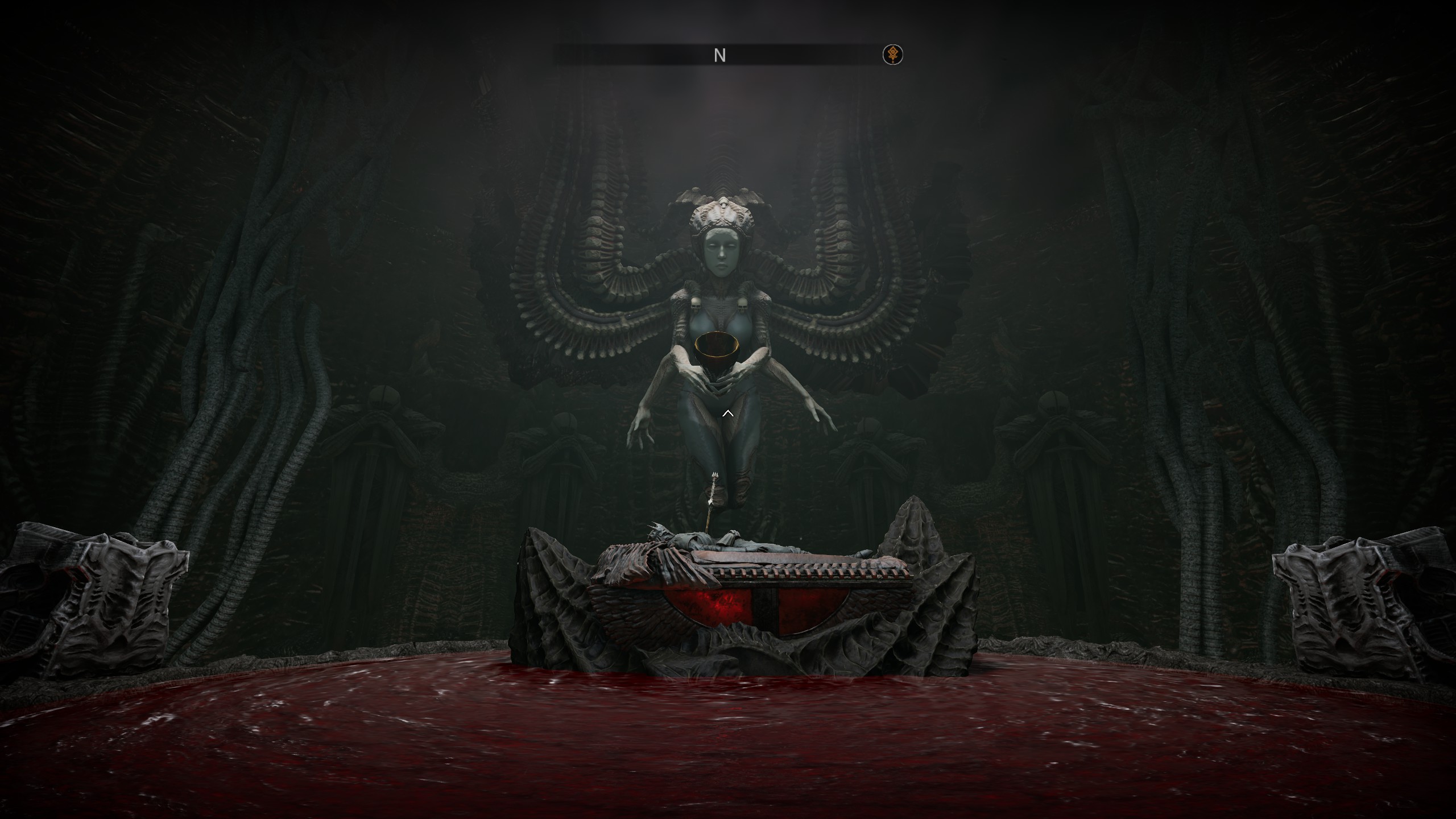The height and width of the screenshot is (819, 1456).
Task: Toggle the compass N heading indicator
Action: 720,55
